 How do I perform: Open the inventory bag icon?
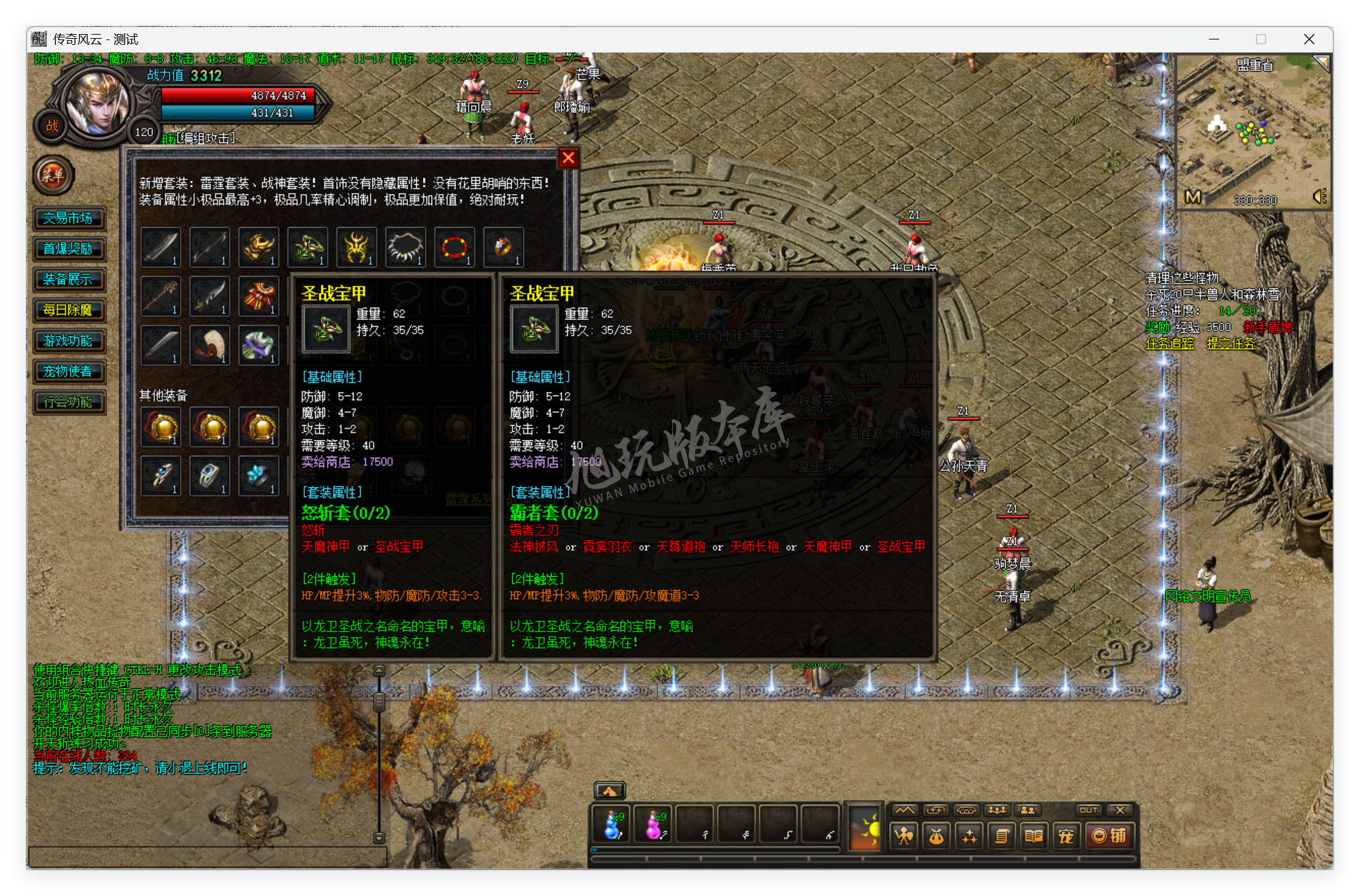point(937,835)
